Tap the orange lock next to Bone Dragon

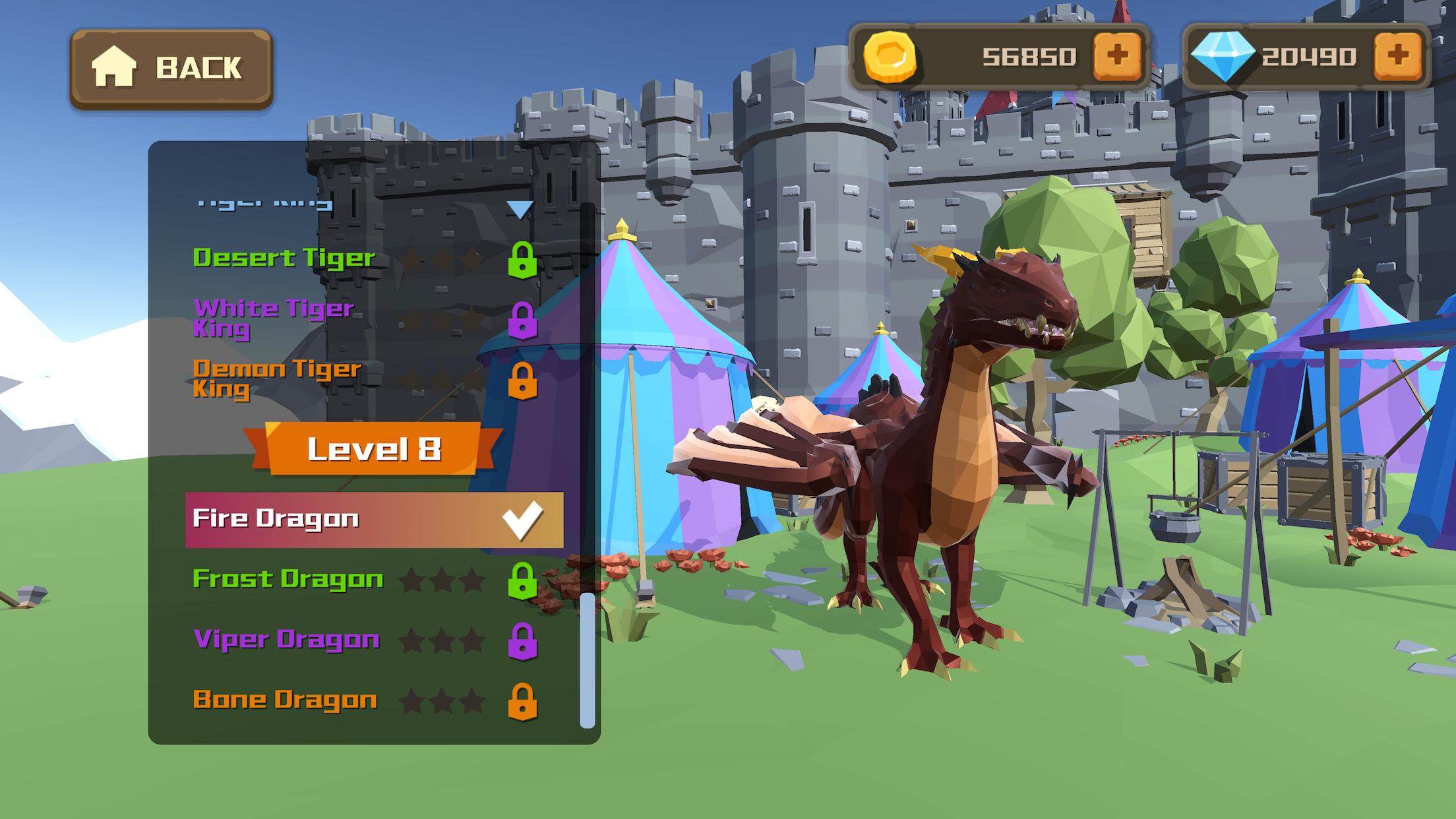(x=522, y=701)
